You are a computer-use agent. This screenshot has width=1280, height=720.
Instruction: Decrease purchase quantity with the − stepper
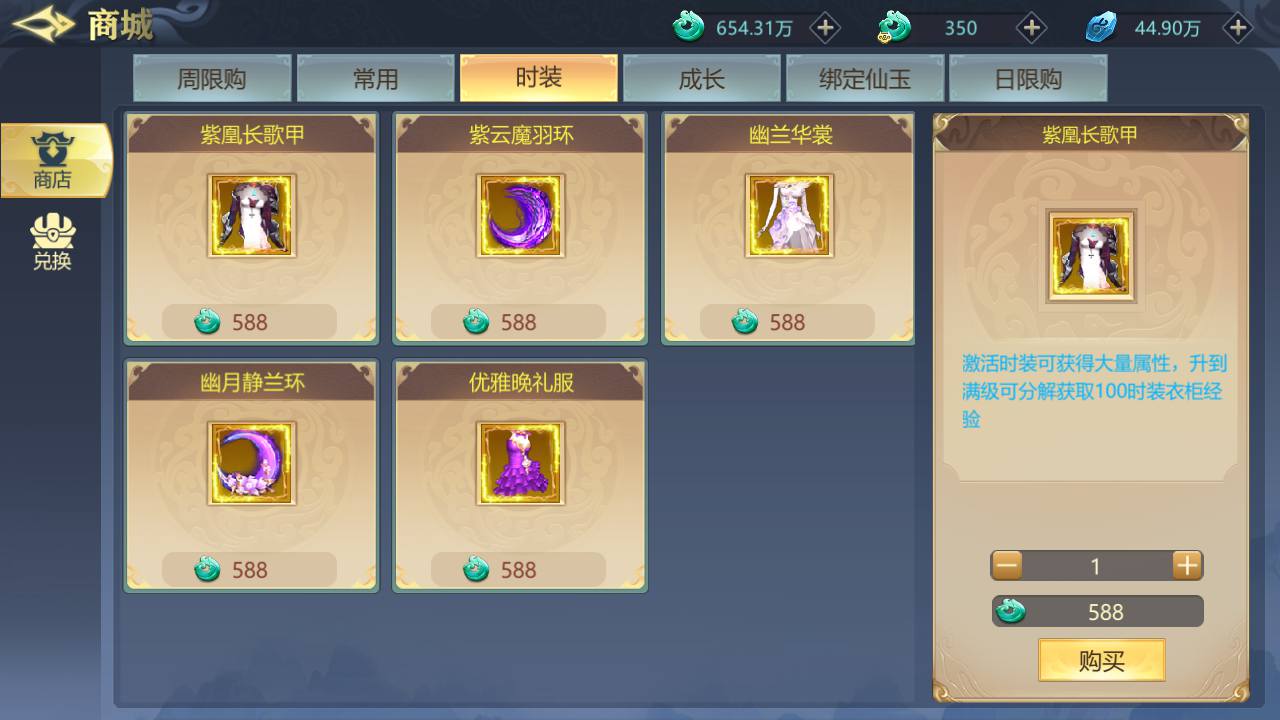point(1007,565)
